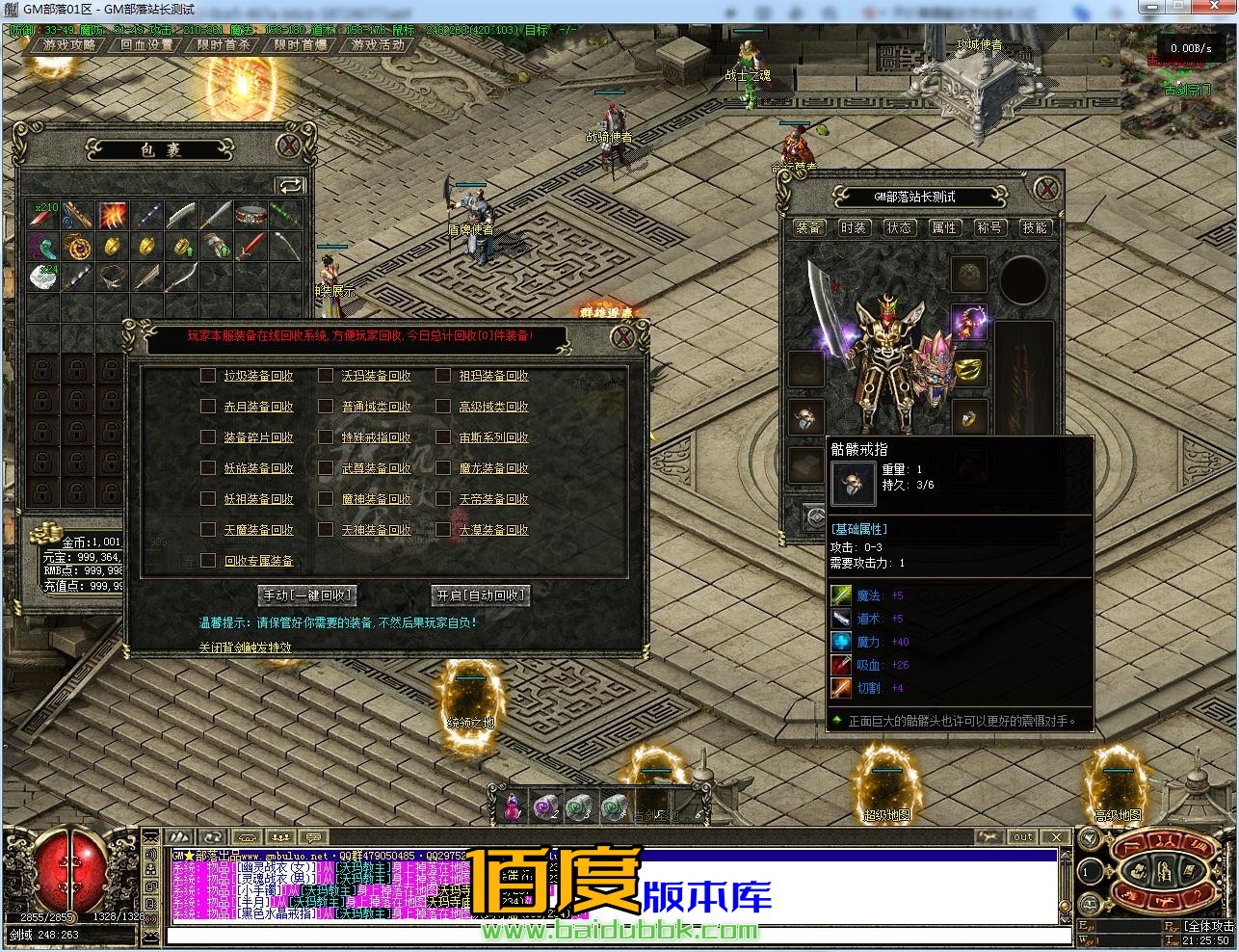Open the 游戏活动 events menu

click(x=378, y=44)
